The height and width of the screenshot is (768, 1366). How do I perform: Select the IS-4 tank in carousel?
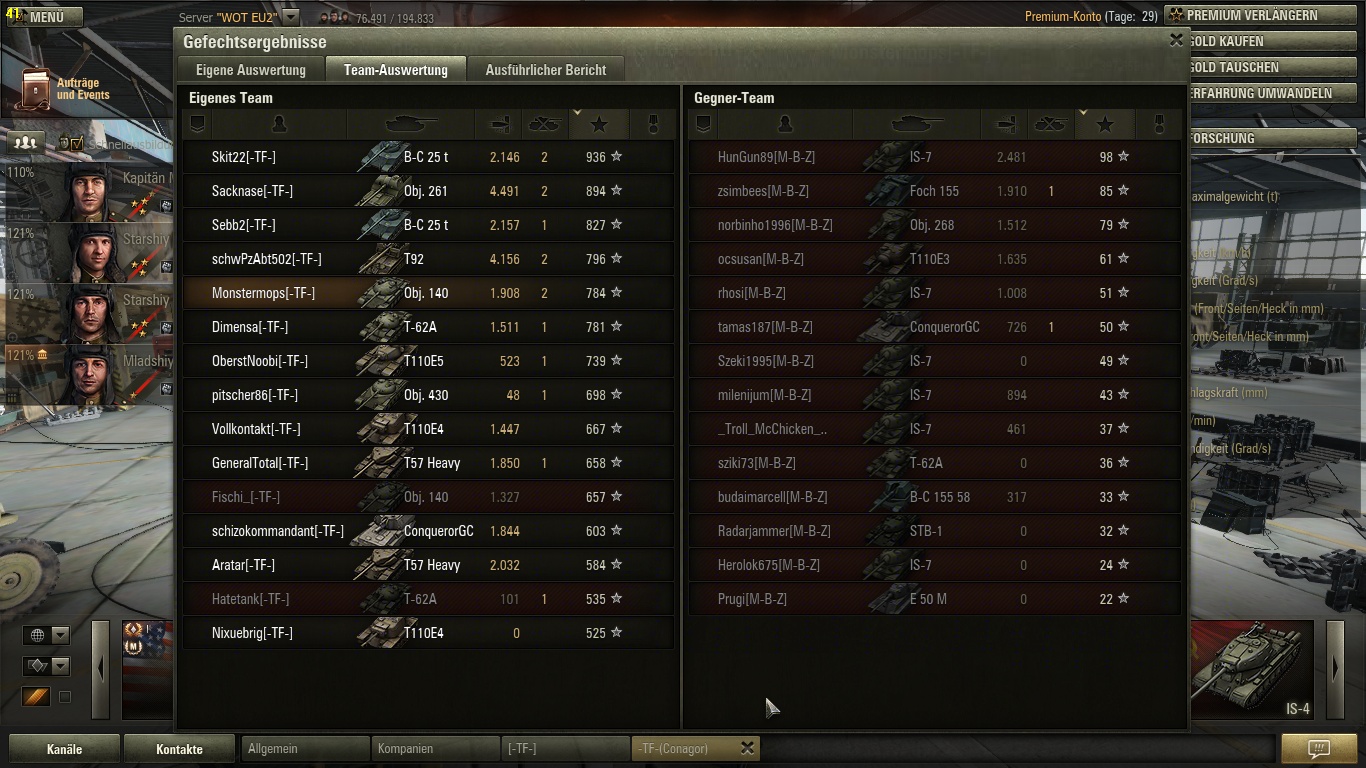click(1253, 668)
